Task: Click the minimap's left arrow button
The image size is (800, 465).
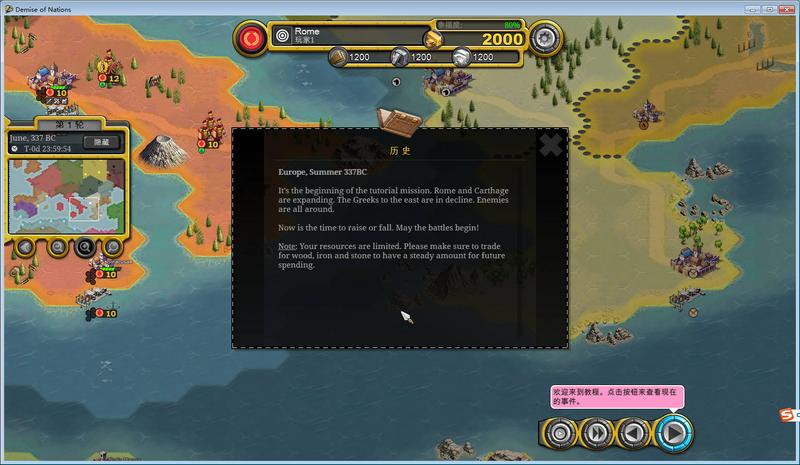Action: coord(25,246)
